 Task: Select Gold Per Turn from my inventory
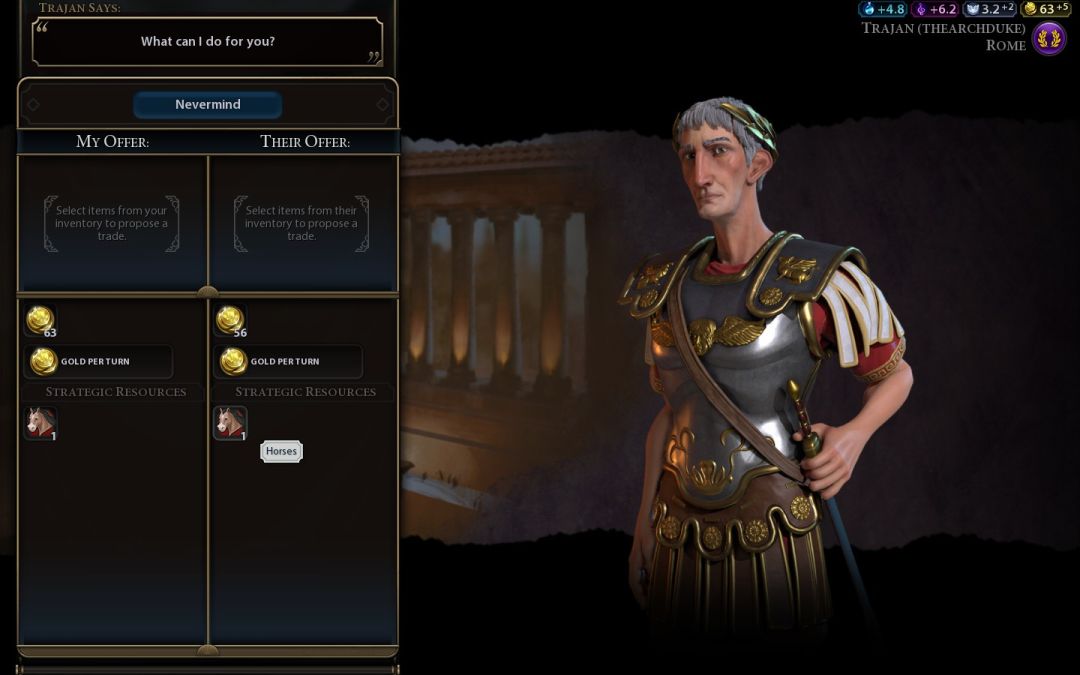[x=98, y=361]
